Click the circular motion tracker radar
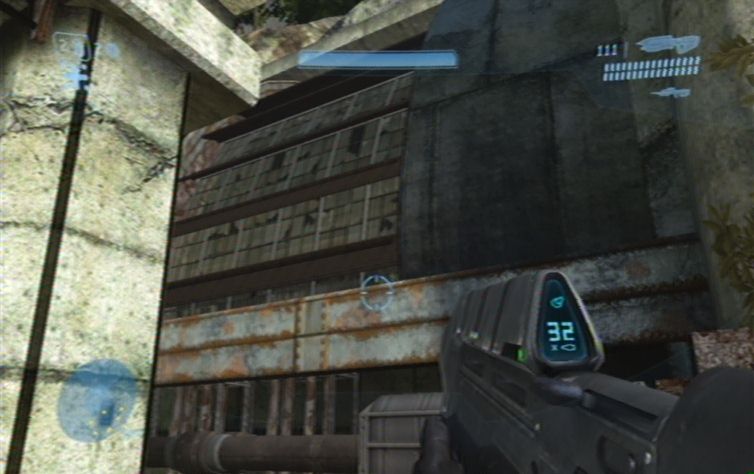Image resolution: width=754 pixels, height=474 pixels. click(97, 402)
